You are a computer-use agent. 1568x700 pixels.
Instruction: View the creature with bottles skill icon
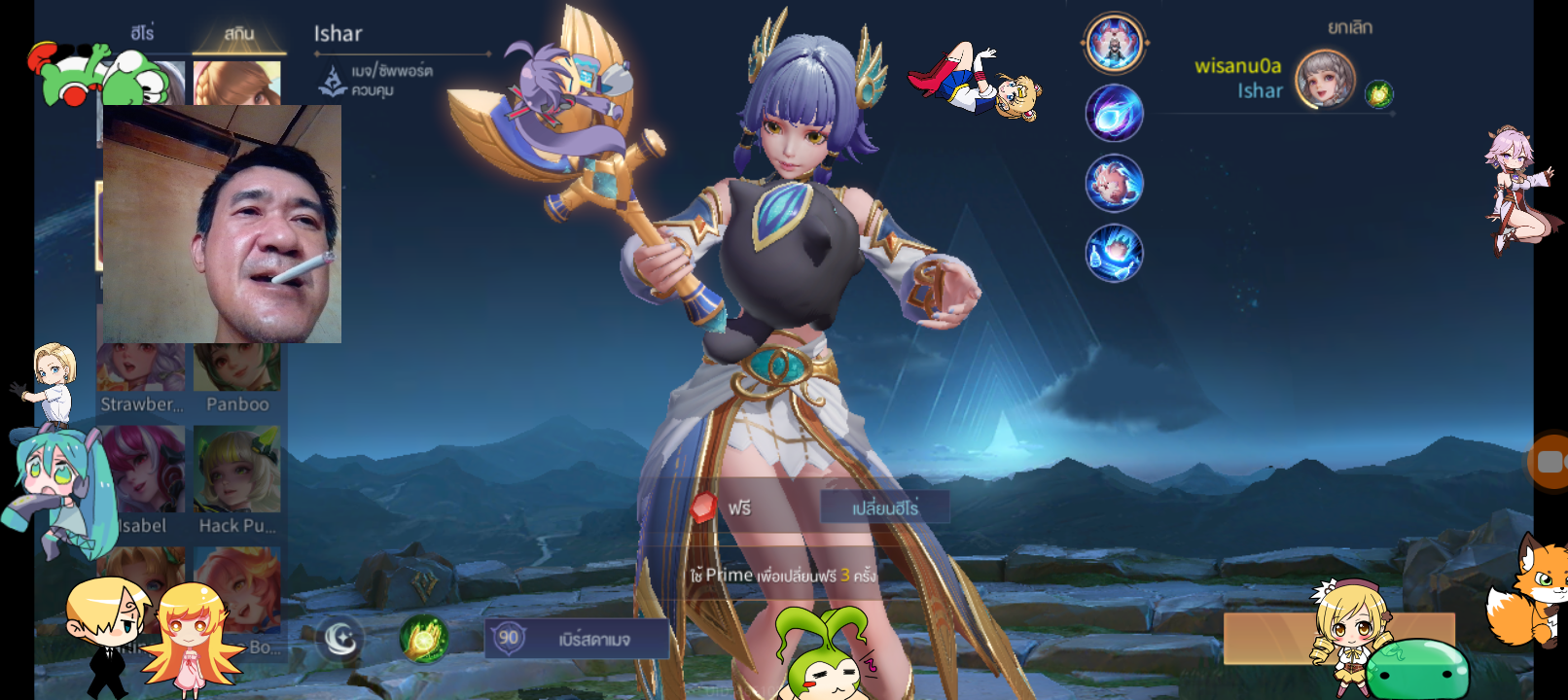(1114, 253)
